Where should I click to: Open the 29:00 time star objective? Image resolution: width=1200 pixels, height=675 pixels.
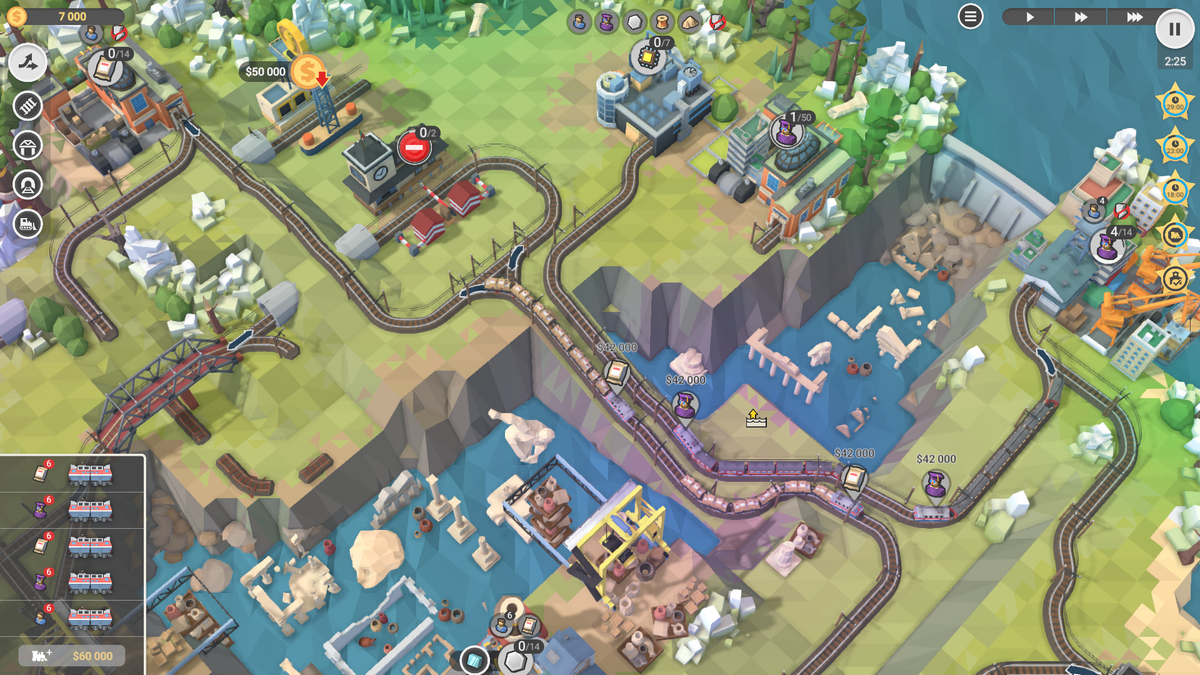point(1174,102)
